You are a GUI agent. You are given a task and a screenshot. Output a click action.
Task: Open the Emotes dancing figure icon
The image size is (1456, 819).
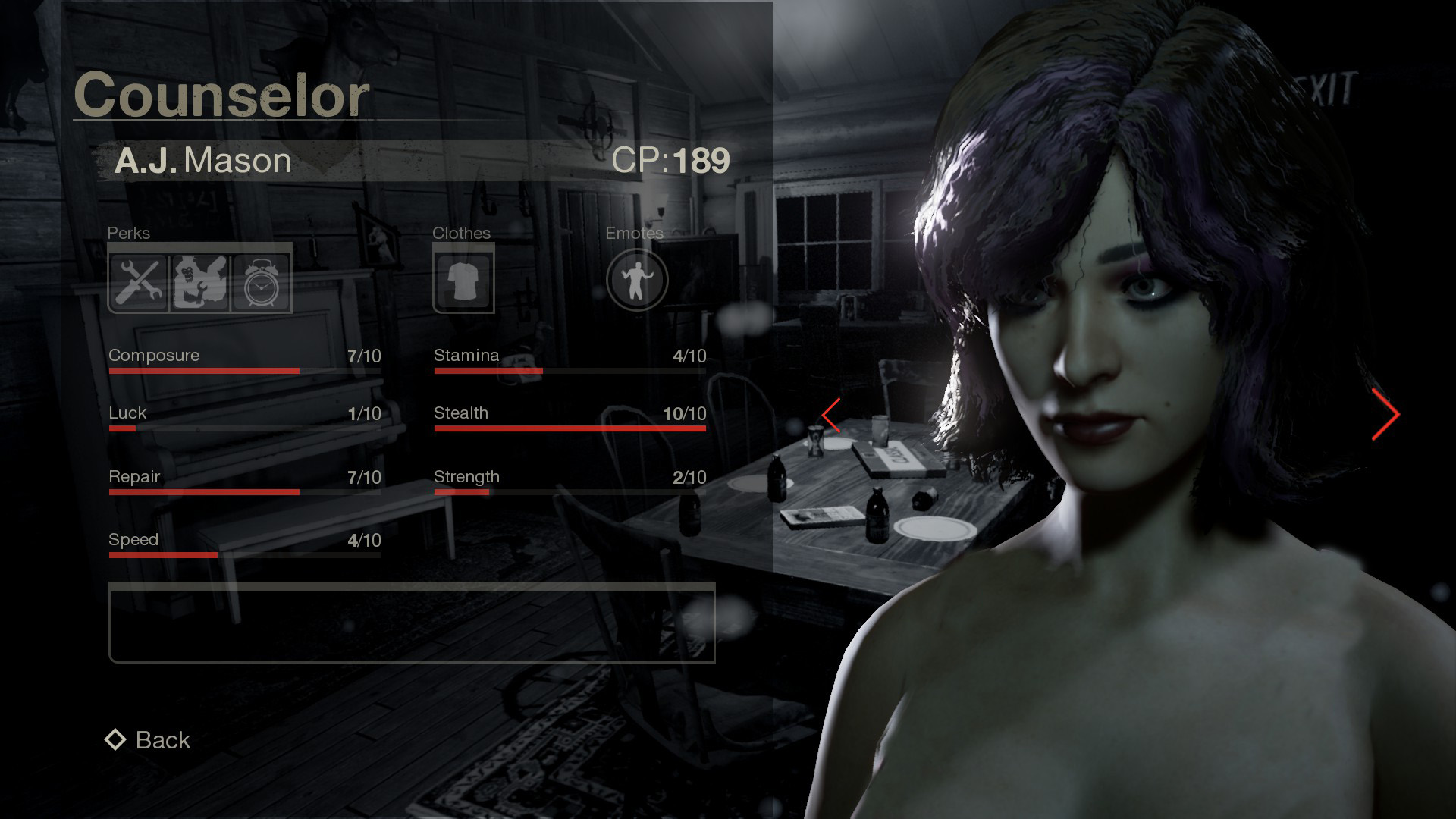637,281
